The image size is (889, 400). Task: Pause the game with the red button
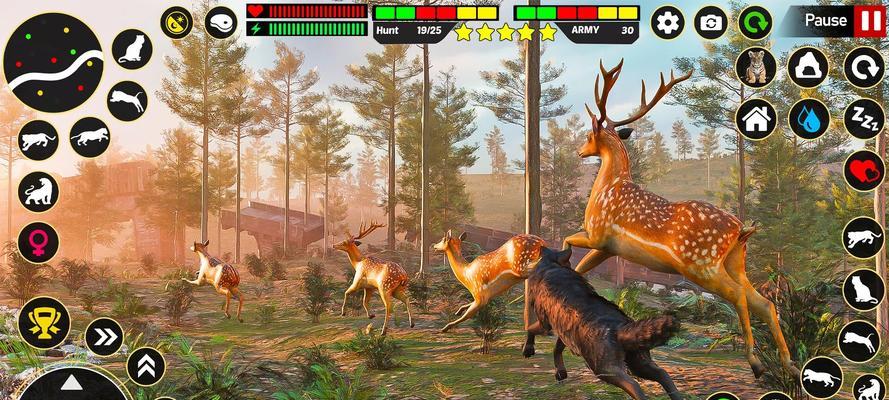[x=868, y=20]
